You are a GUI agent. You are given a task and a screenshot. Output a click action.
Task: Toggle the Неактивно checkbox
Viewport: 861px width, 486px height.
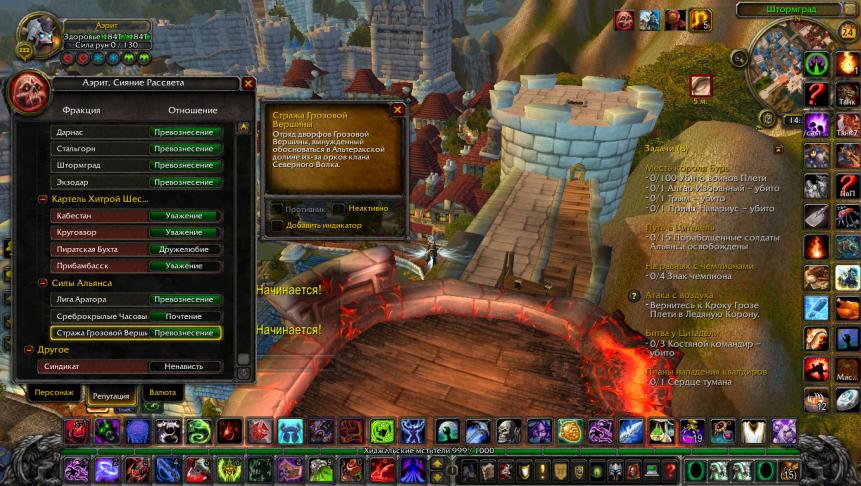click(x=340, y=209)
